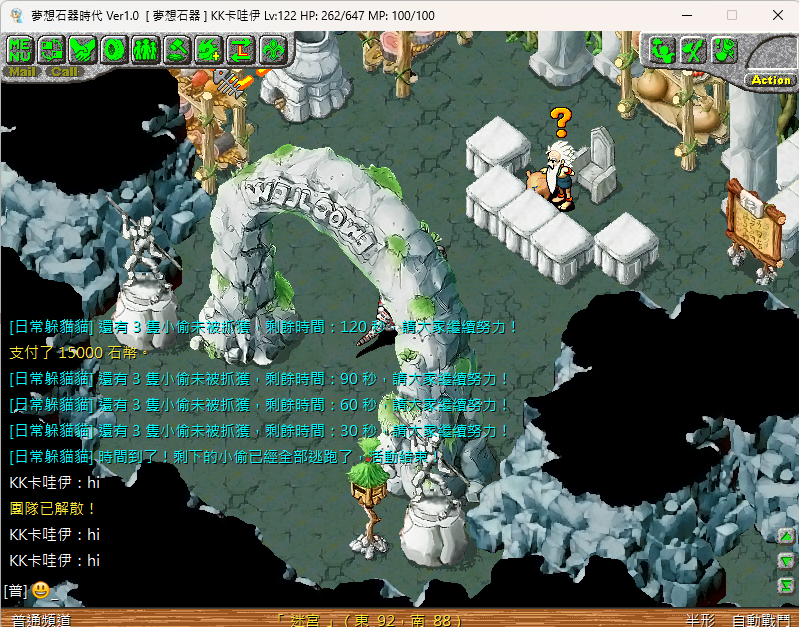Toggle 自動戰鬥 auto battle
The width and height of the screenshot is (799, 627).
pos(761,620)
